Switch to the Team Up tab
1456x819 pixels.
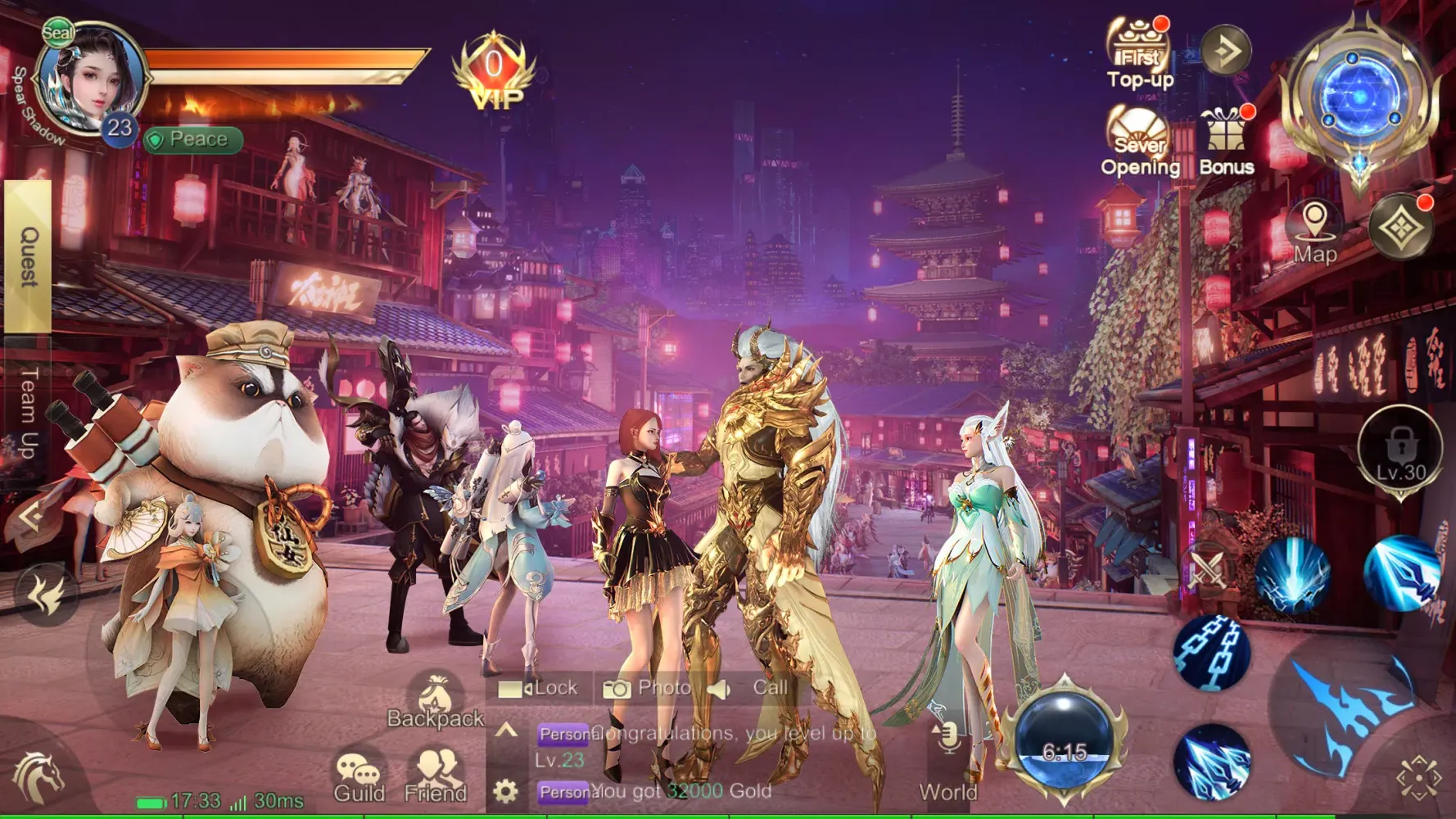[x=28, y=412]
